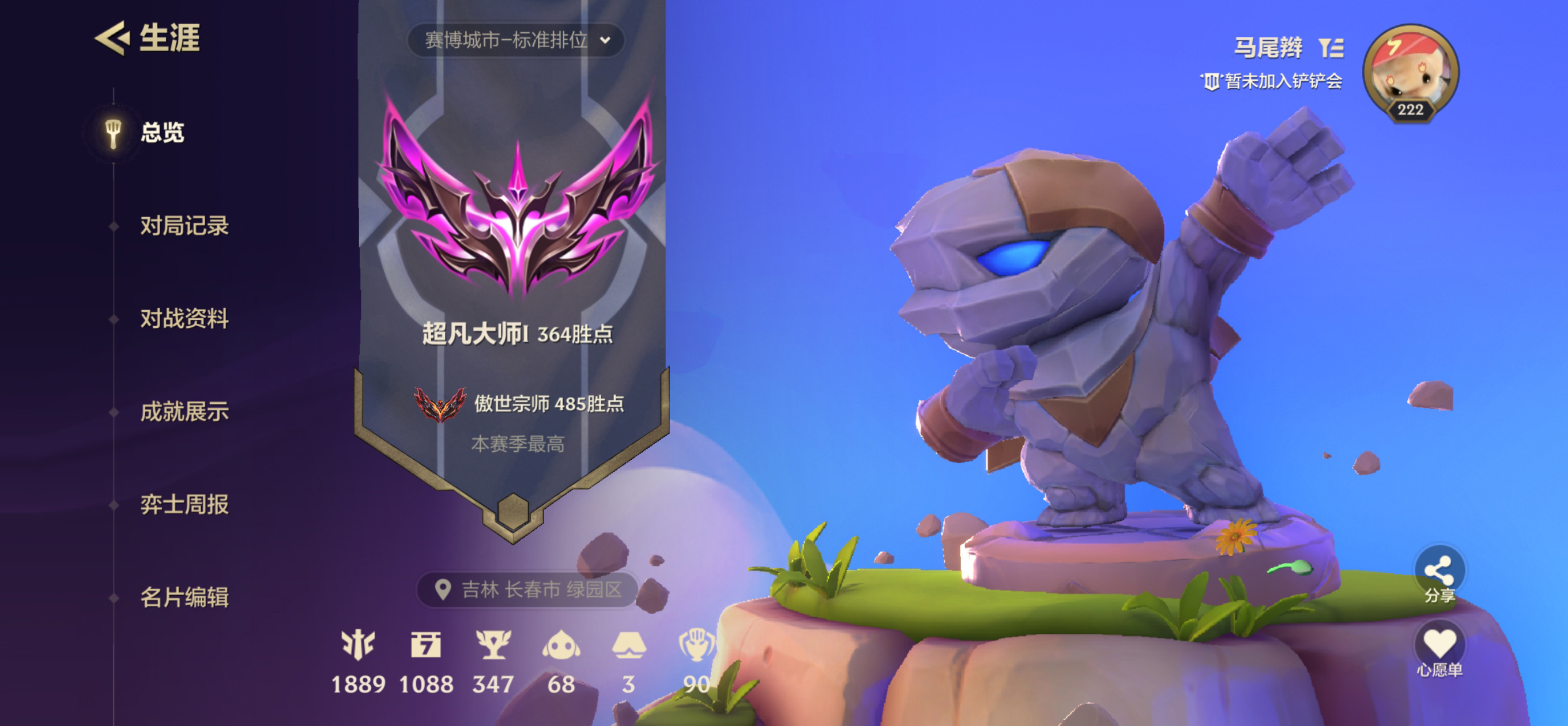Screen dimensions: 1568x726
Task: Open the 弈士周报 weekly report tab
Action: [x=184, y=504]
